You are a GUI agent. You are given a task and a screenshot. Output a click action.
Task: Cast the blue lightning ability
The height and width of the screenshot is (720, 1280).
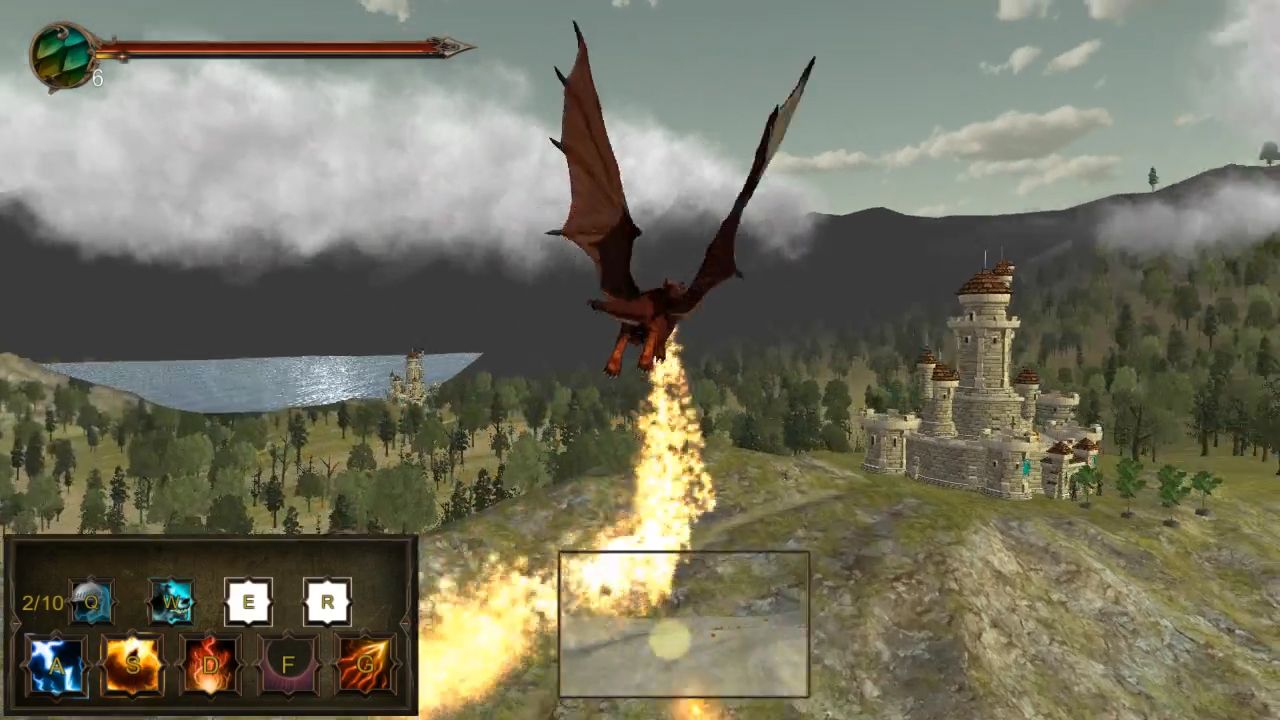click(x=55, y=665)
